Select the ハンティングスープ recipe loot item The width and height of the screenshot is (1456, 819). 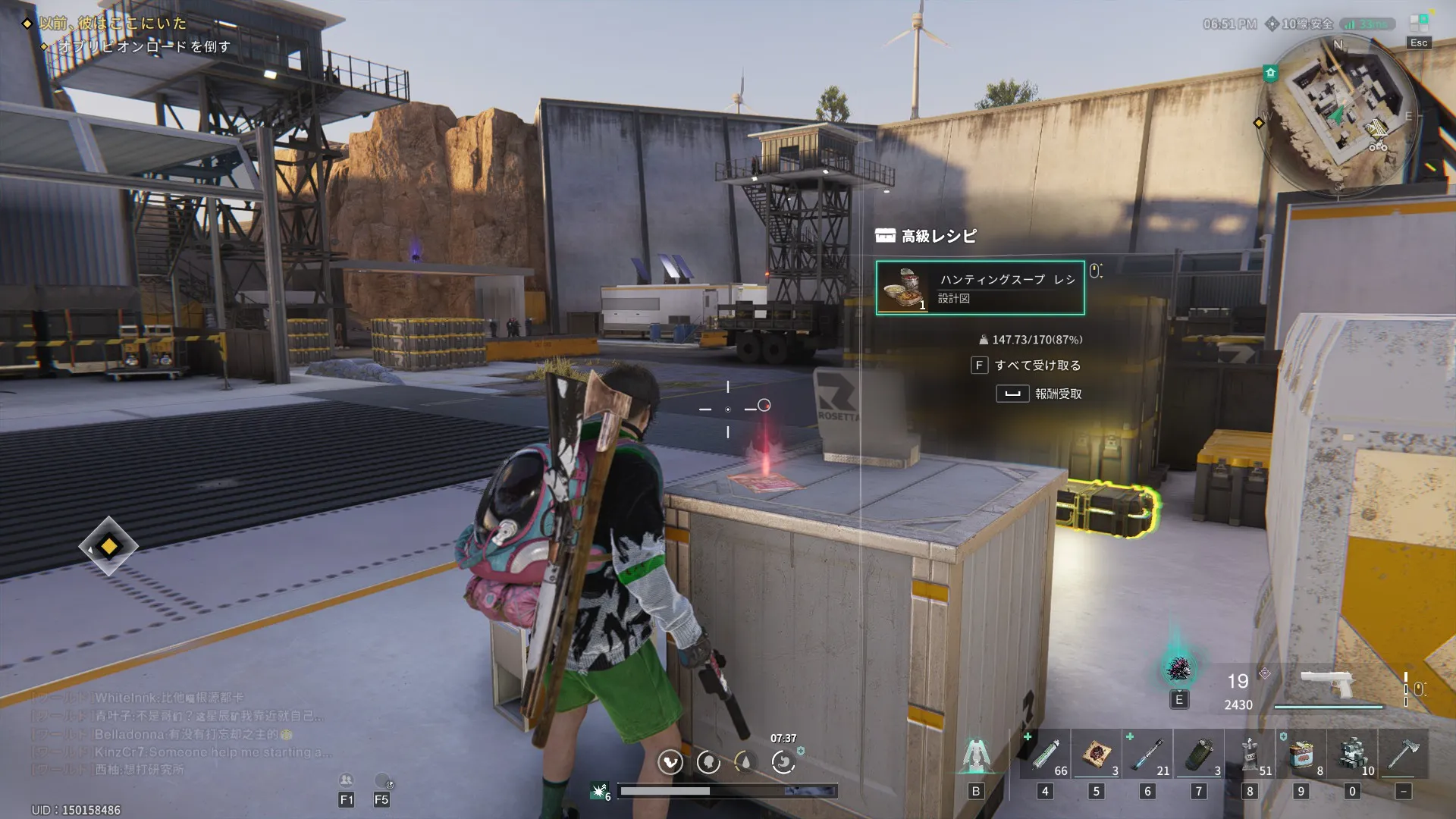(980, 288)
